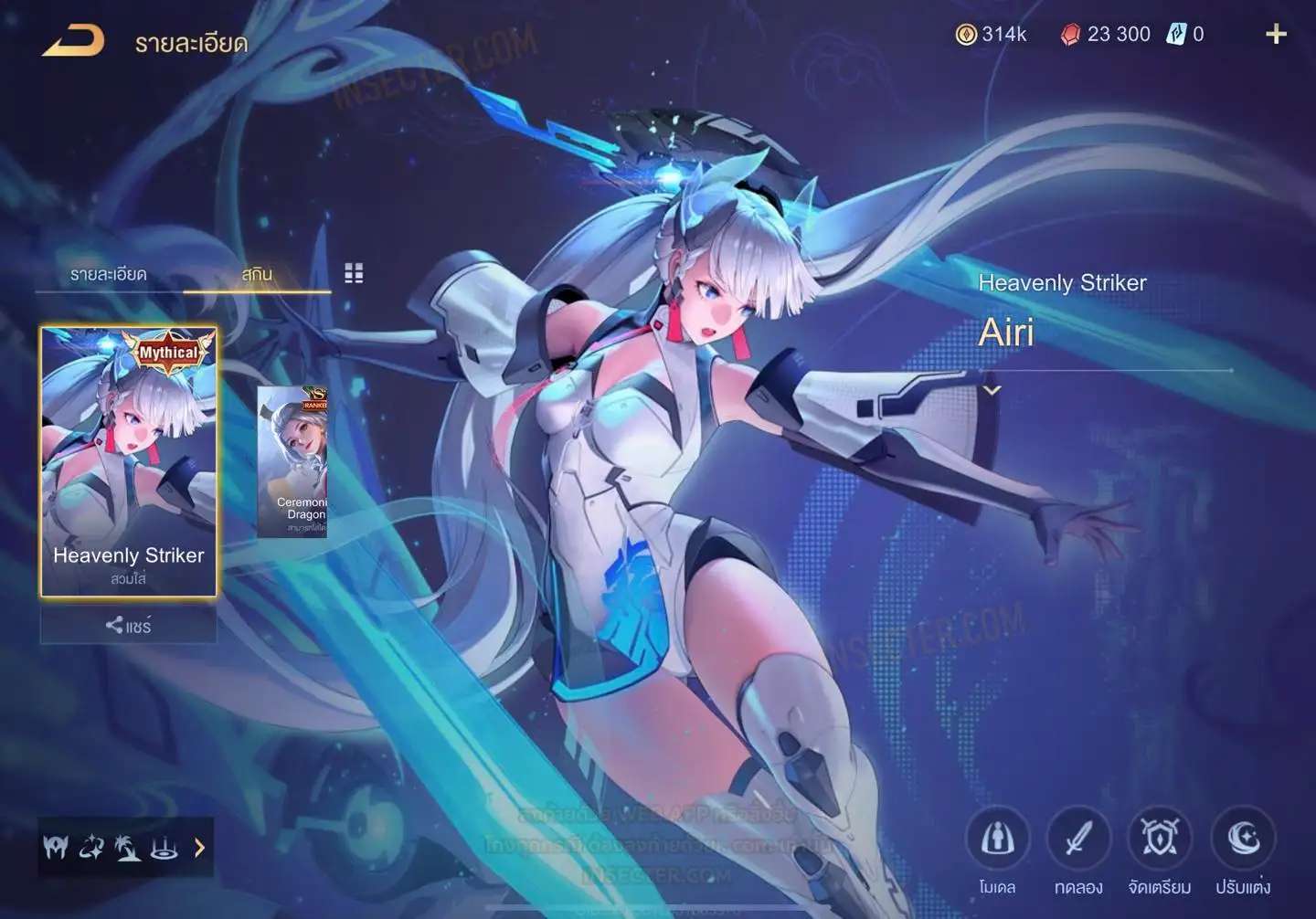Open the สกิน skins tab
Screen dimensions: 1316x919
257,274
